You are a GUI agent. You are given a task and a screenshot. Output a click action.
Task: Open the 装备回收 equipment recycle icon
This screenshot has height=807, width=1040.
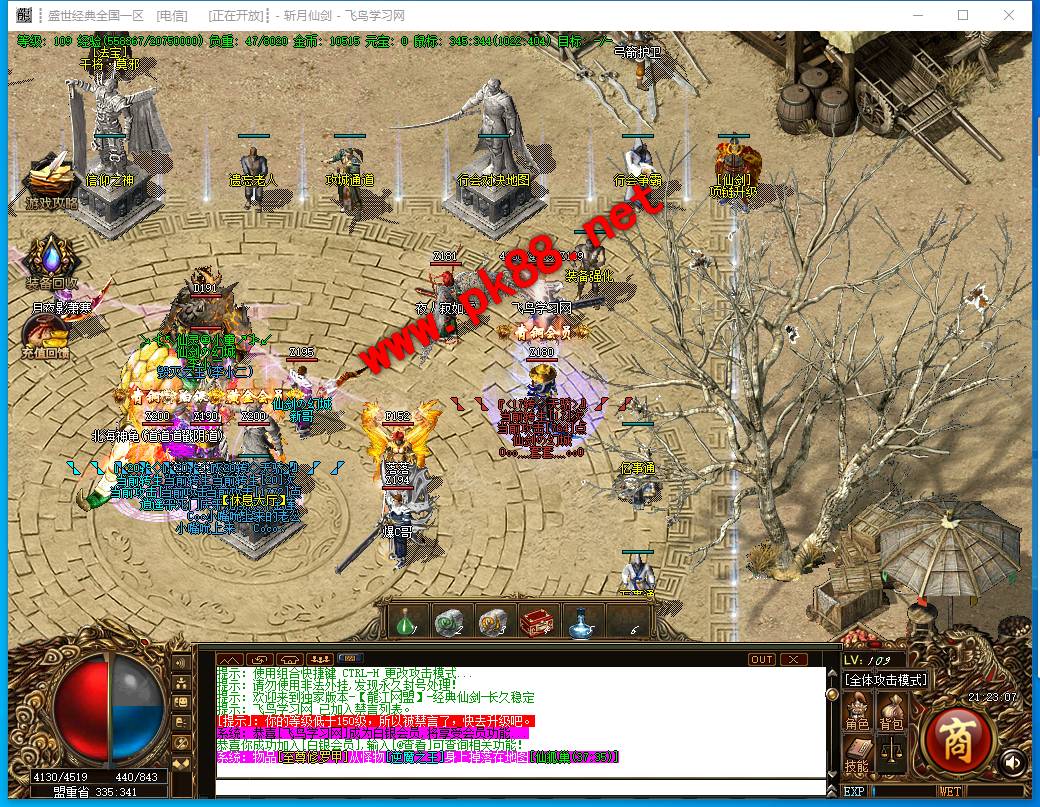point(51,261)
